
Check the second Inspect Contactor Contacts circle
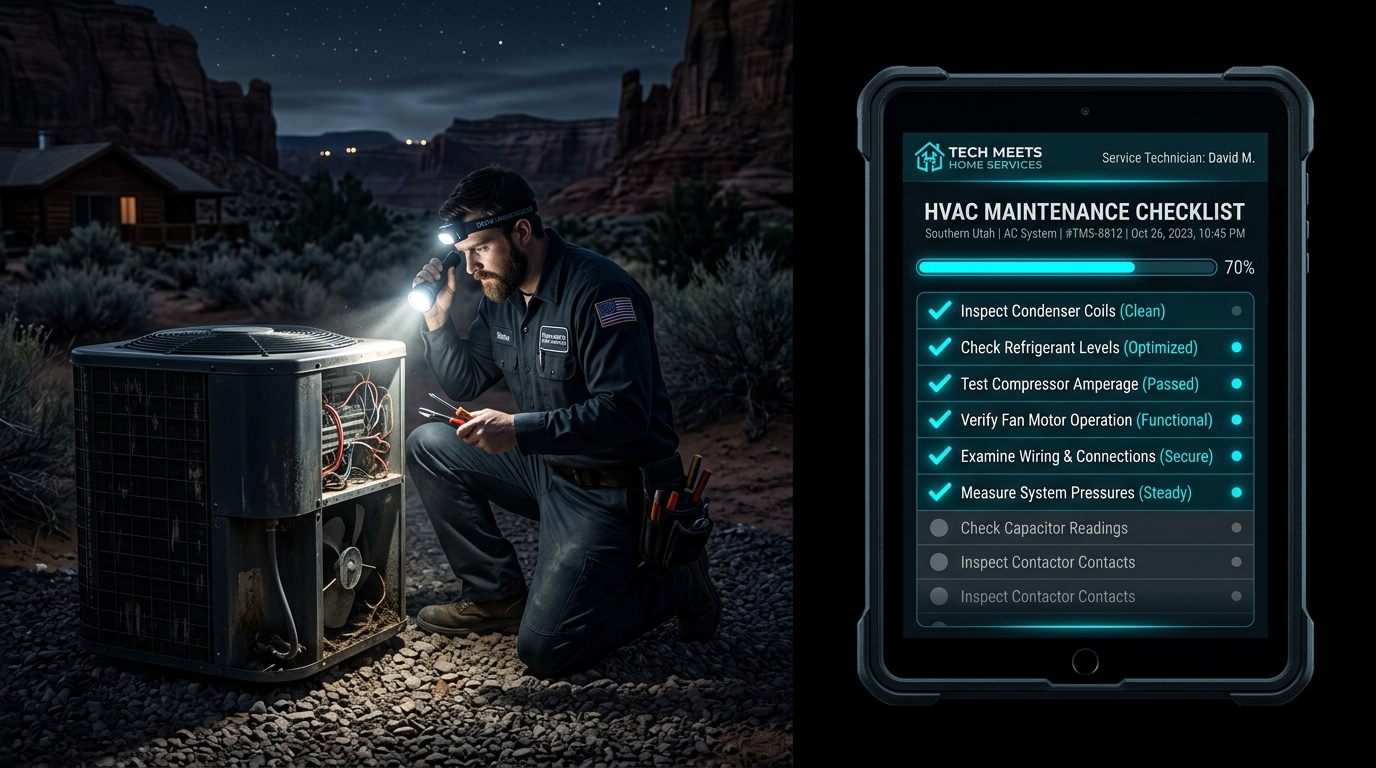point(938,596)
